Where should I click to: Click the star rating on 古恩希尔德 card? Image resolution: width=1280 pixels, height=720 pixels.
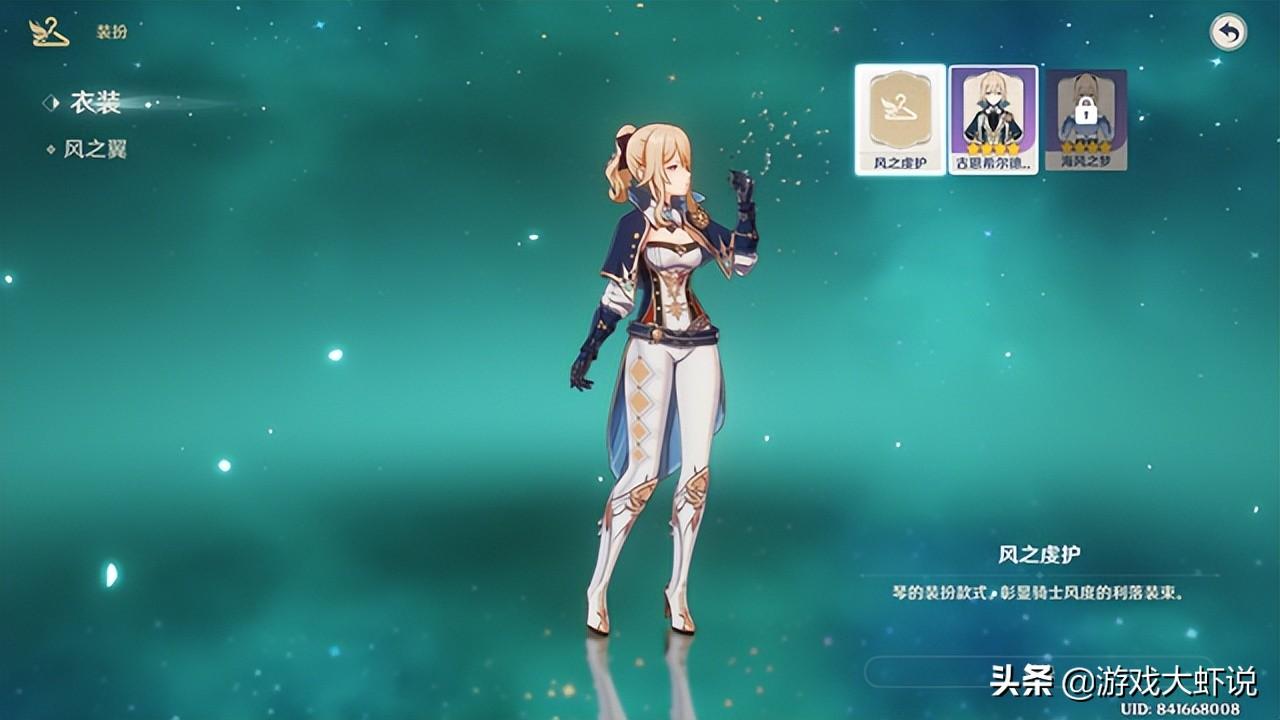tap(992, 147)
